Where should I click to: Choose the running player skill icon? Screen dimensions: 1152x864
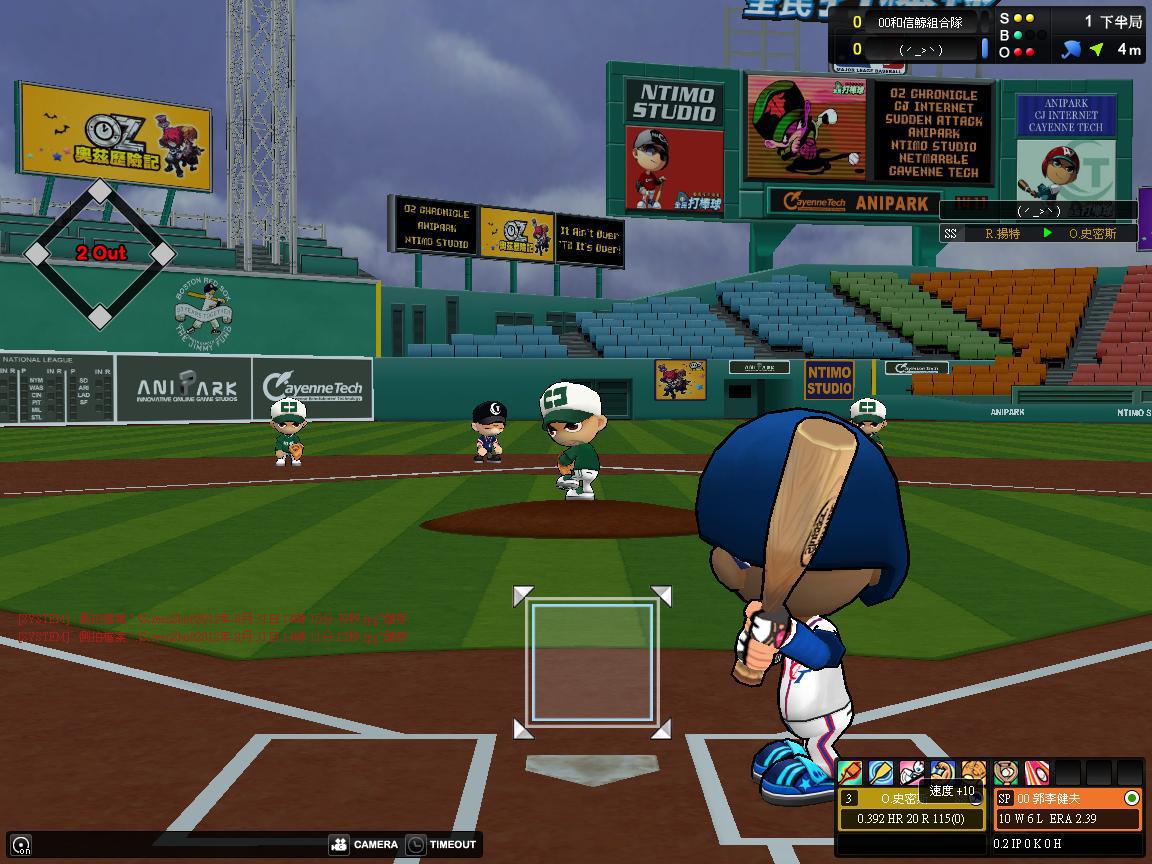click(x=912, y=773)
